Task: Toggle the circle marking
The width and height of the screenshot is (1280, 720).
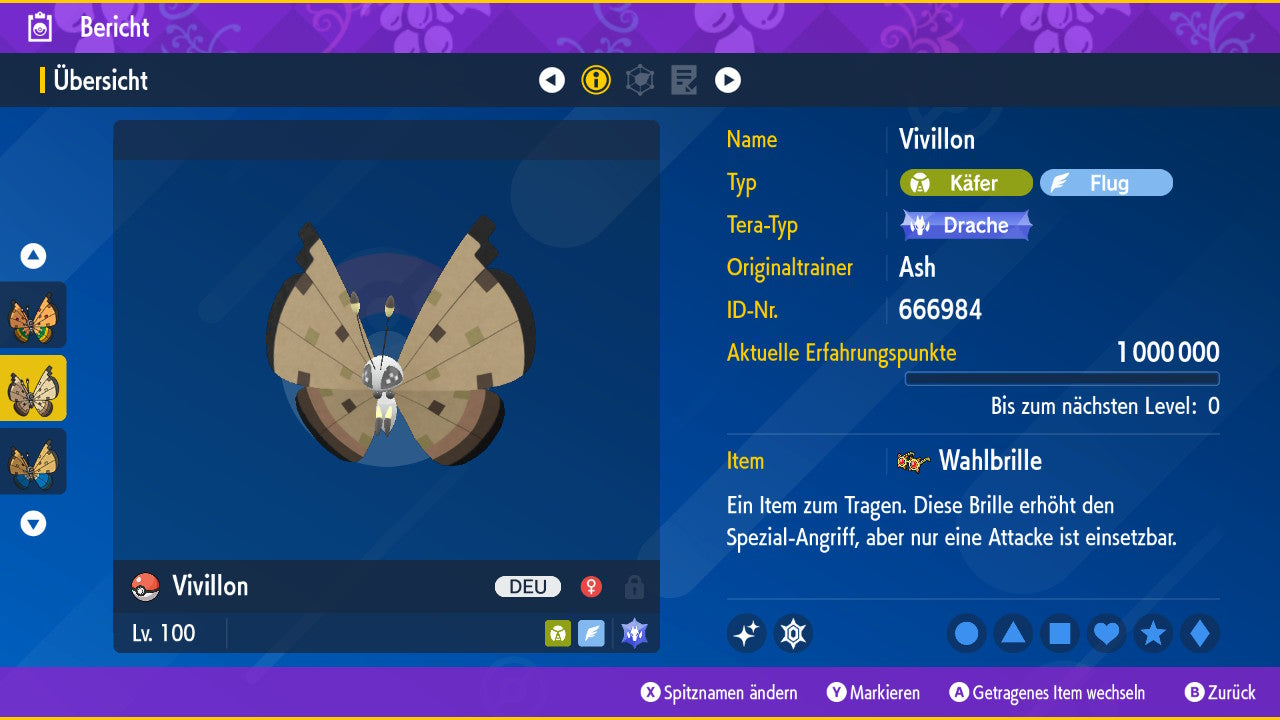Action: coord(966,633)
